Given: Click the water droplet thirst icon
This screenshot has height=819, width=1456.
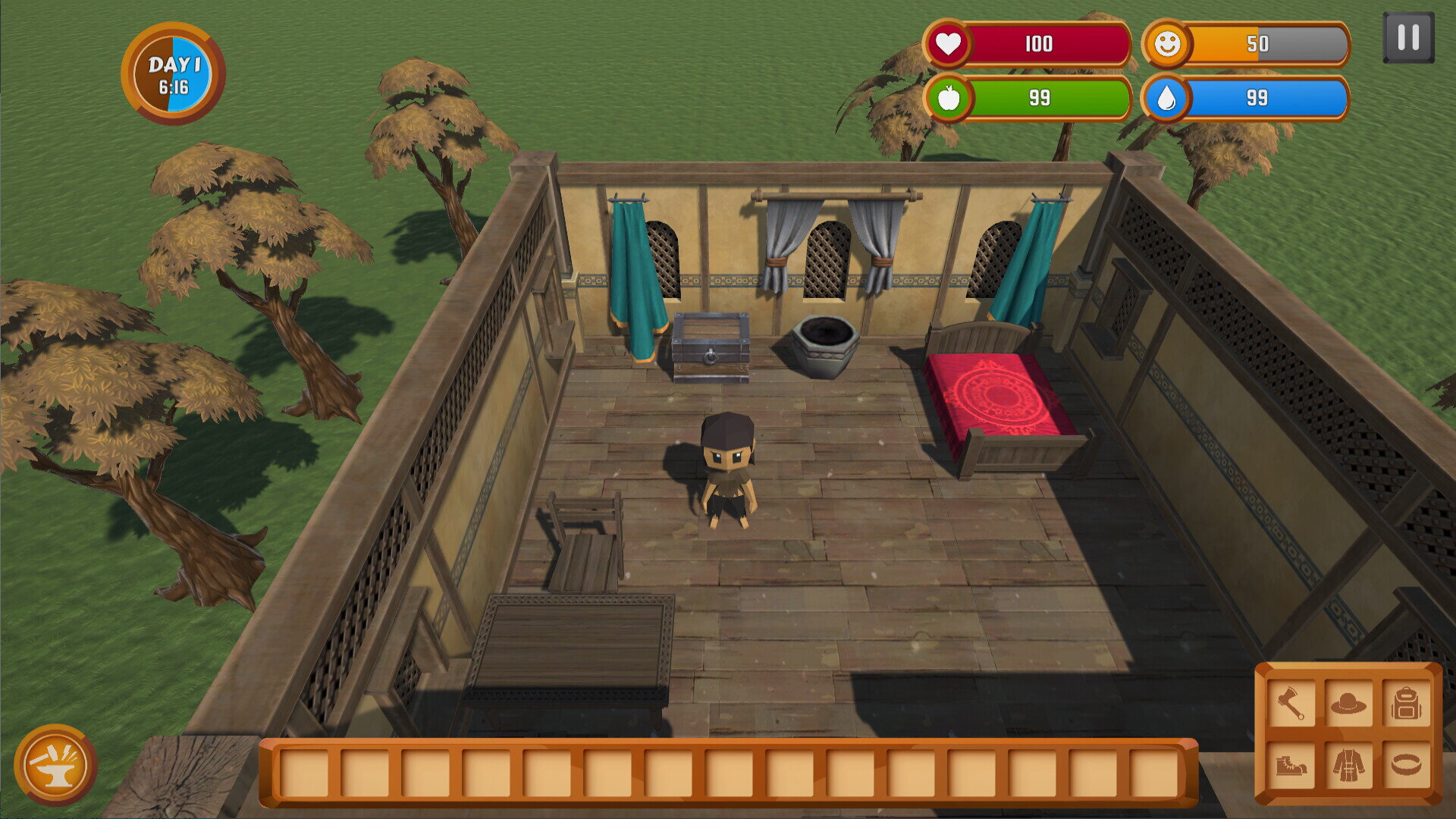Looking at the screenshot, I should 1168,99.
